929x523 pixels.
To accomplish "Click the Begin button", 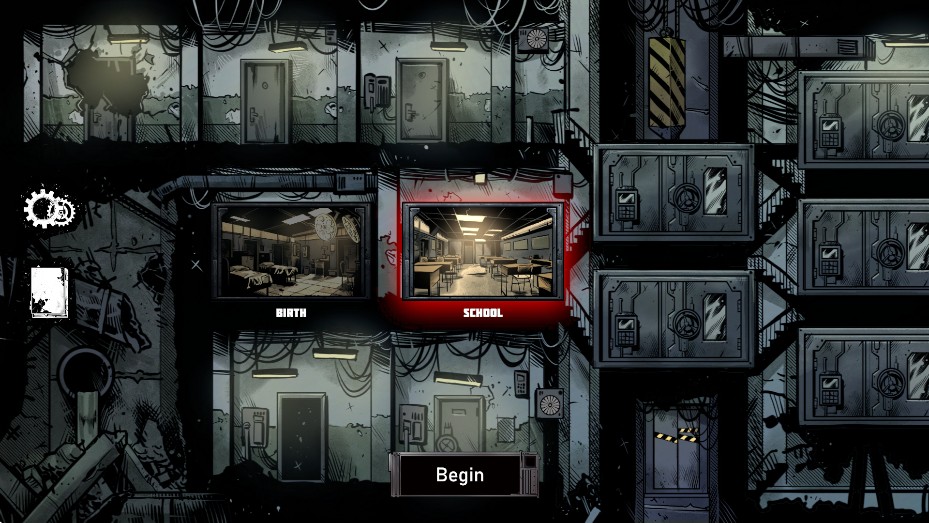I will pos(460,475).
